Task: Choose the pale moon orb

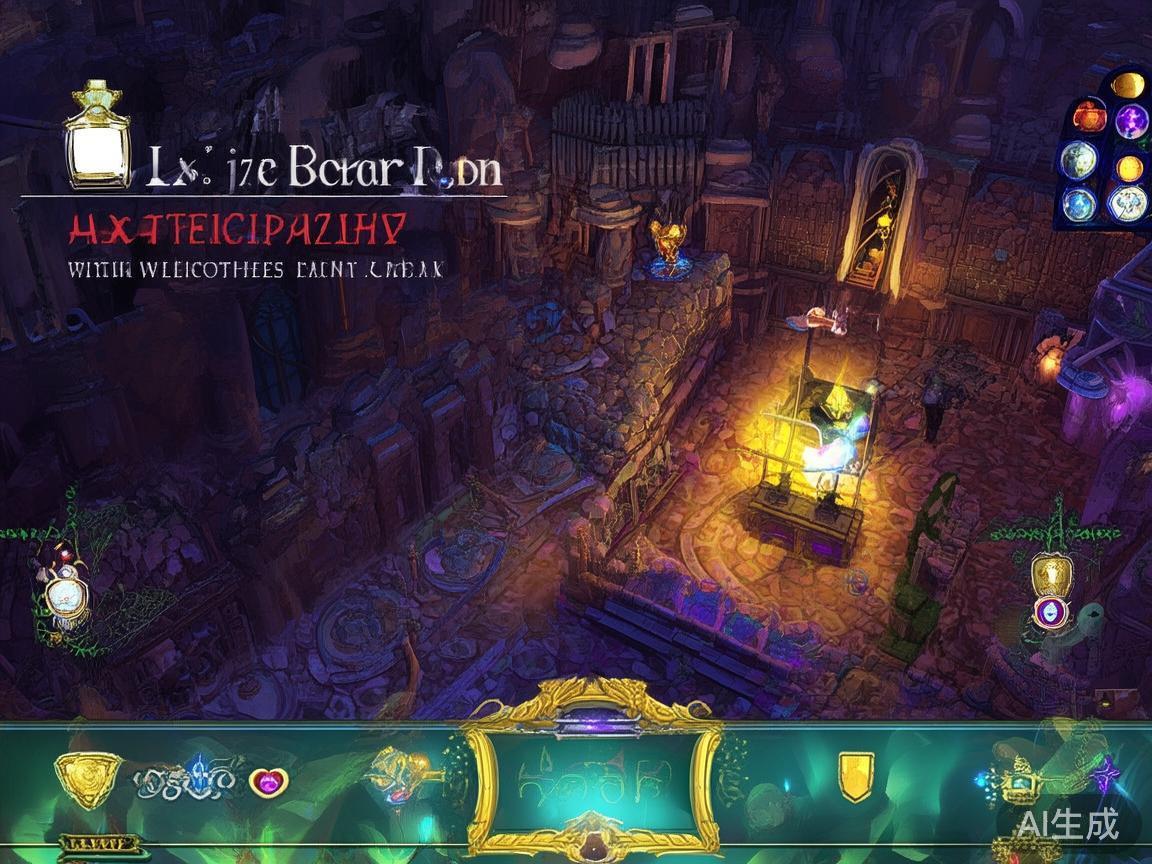Action: tap(1079, 160)
